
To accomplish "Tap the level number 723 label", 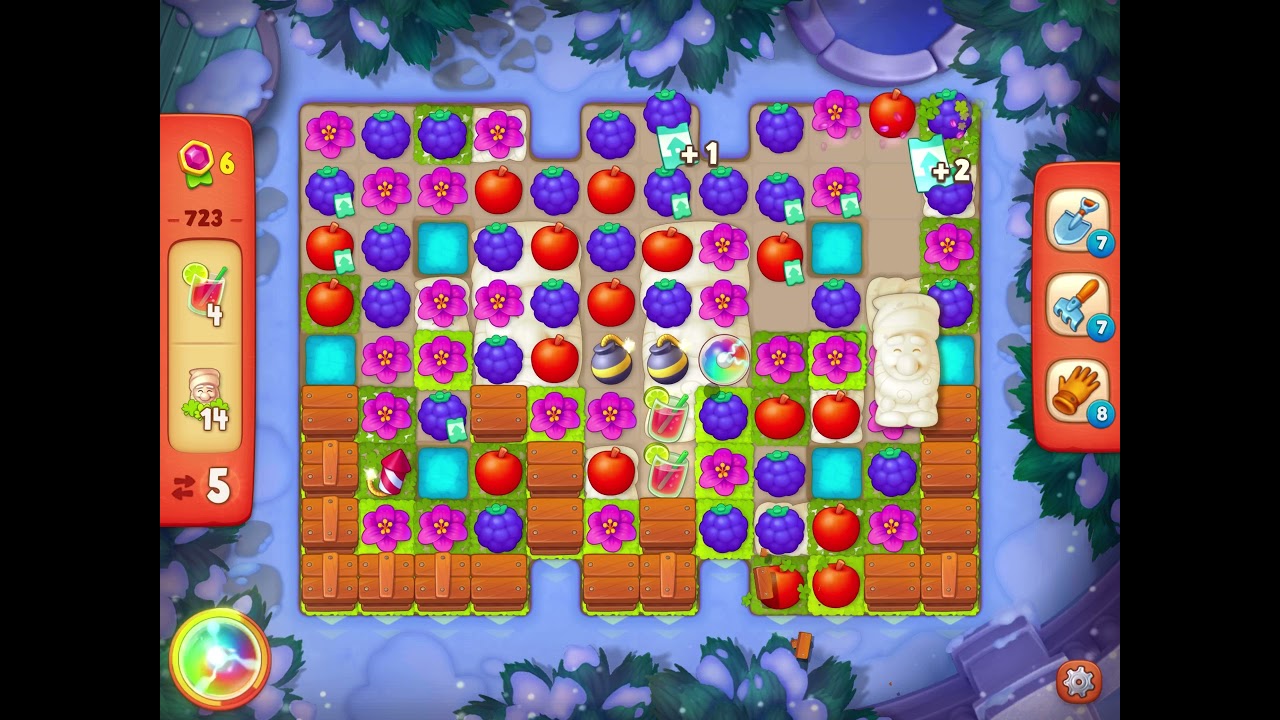I will tap(202, 220).
